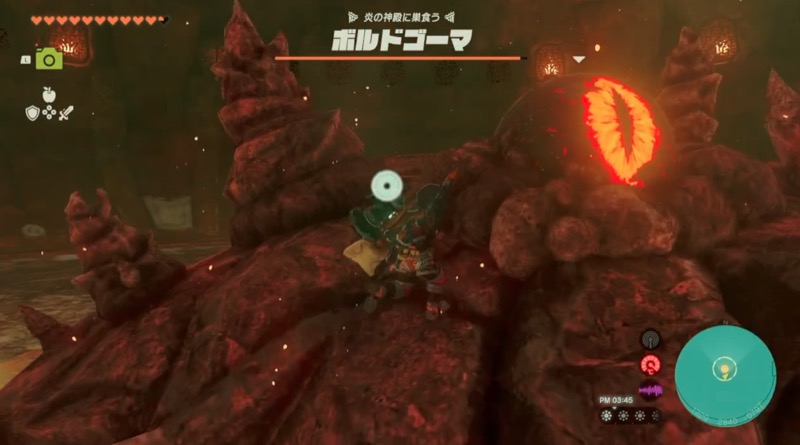Choose the shield quick-select icon
The width and height of the screenshot is (800, 445).
[x=32, y=113]
